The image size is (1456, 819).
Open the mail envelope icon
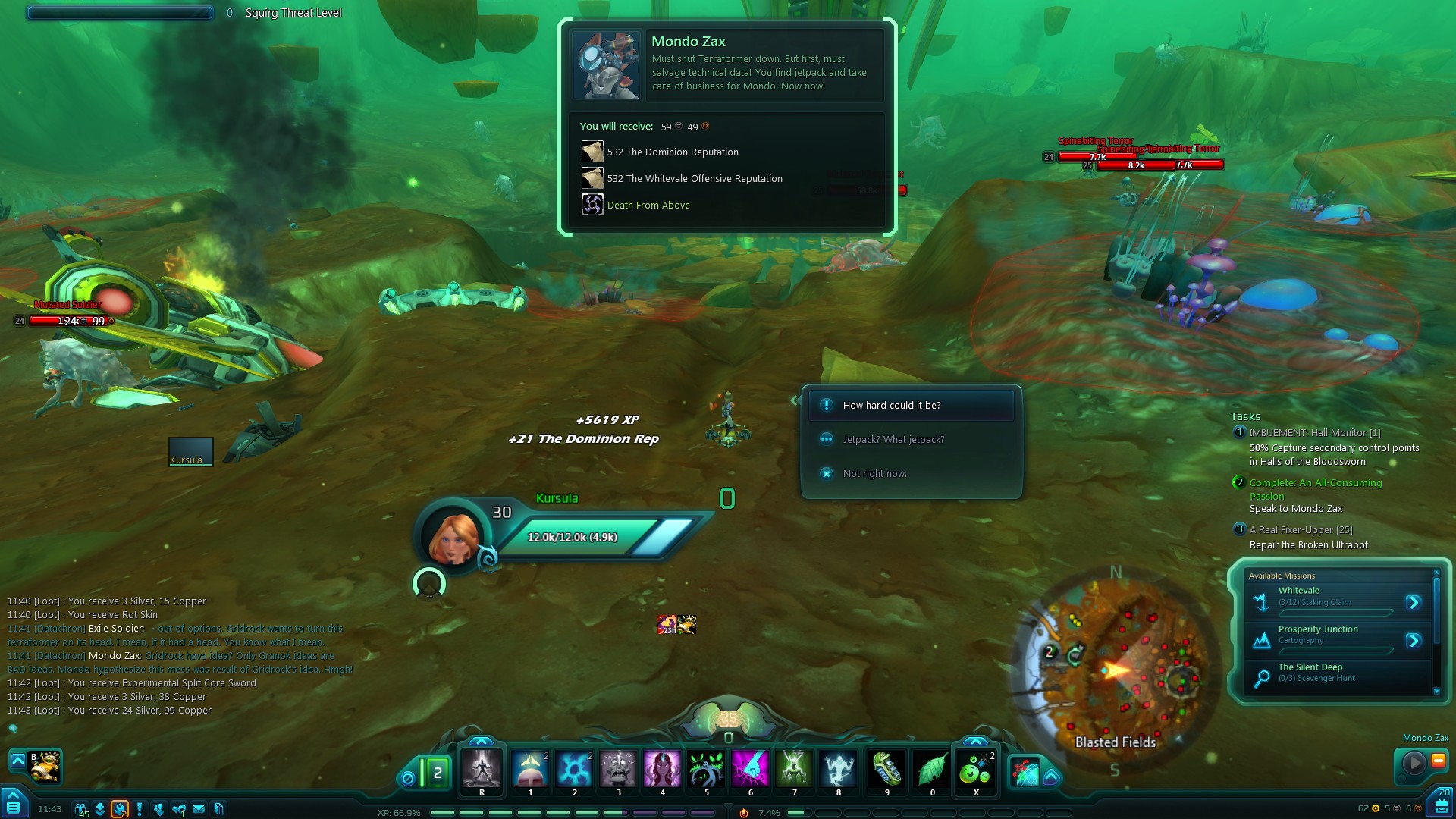[x=199, y=809]
